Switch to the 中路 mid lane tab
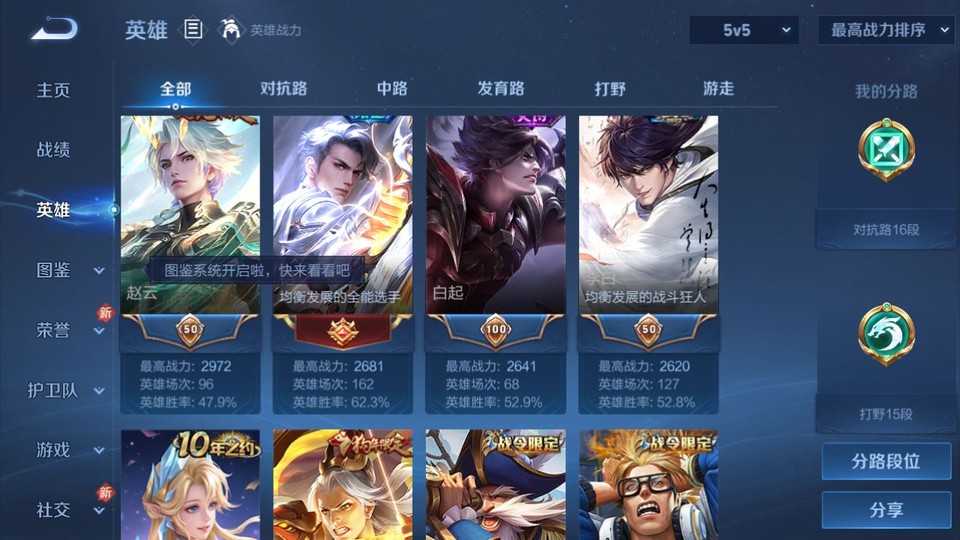The image size is (960, 540). point(392,88)
